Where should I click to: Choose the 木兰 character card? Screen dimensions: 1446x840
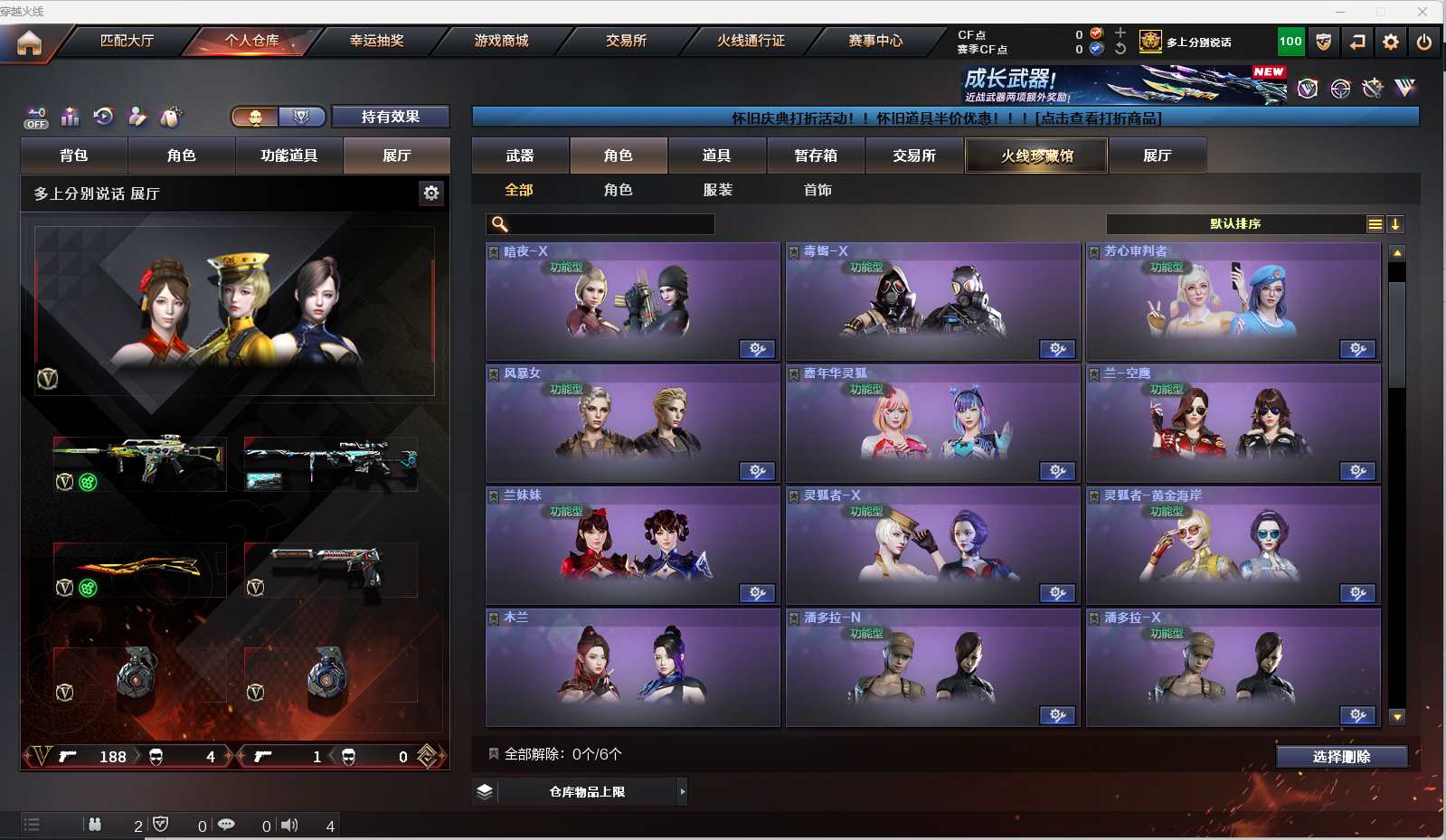632,669
